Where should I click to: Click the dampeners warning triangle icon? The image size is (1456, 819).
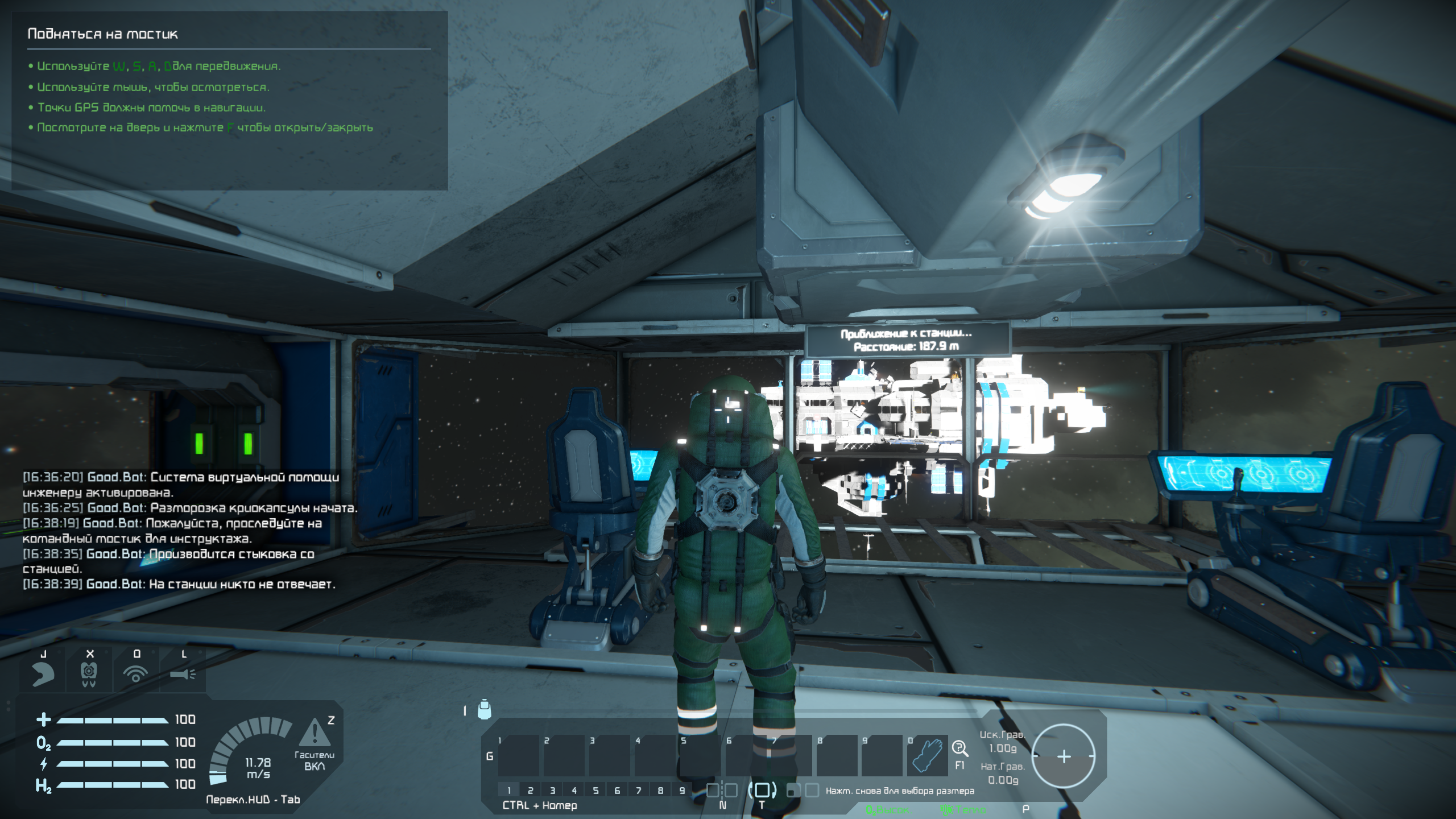[x=314, y=733]
